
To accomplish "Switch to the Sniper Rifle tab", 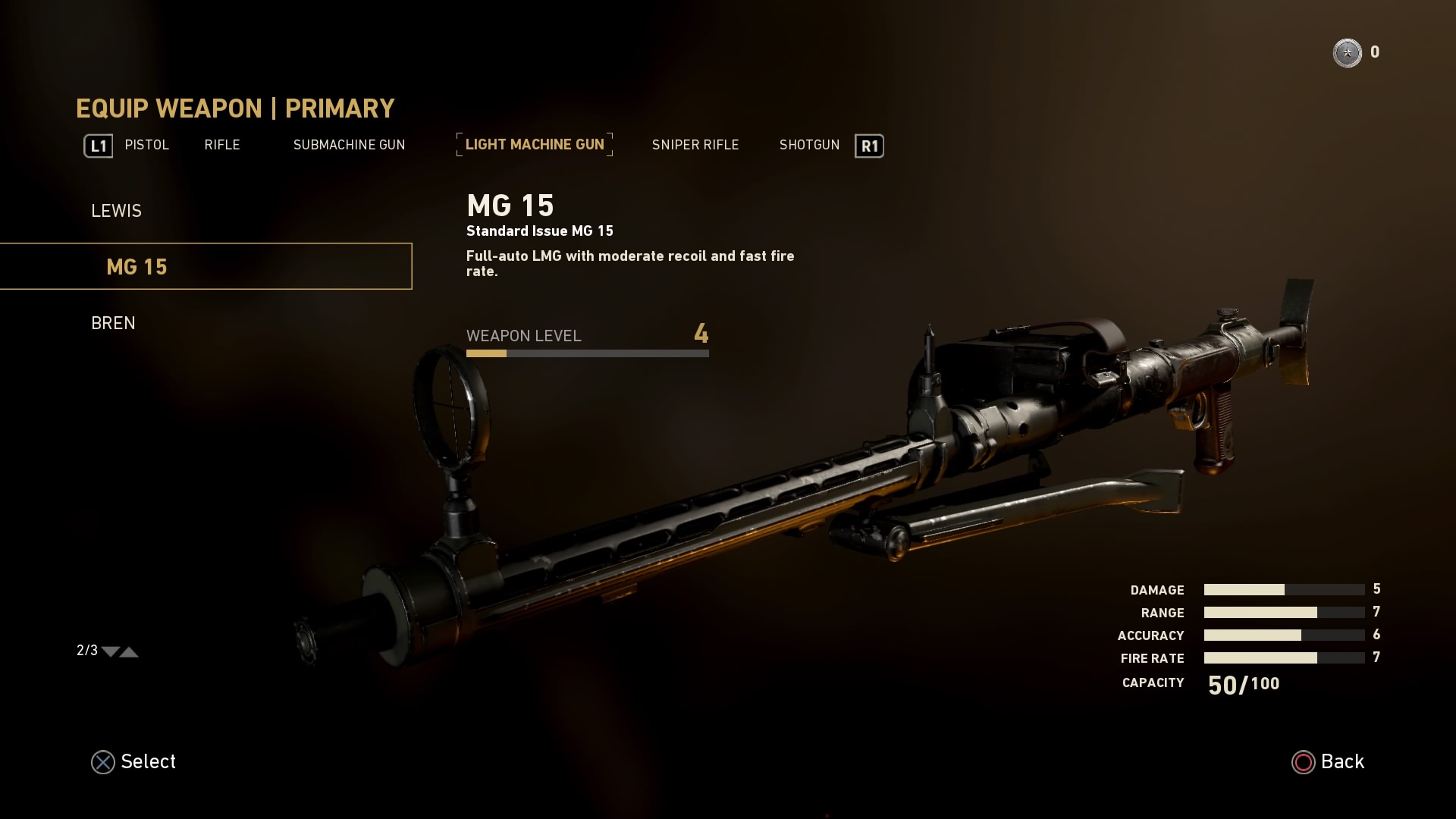I will pyautogui.click(x=695, y=145).
